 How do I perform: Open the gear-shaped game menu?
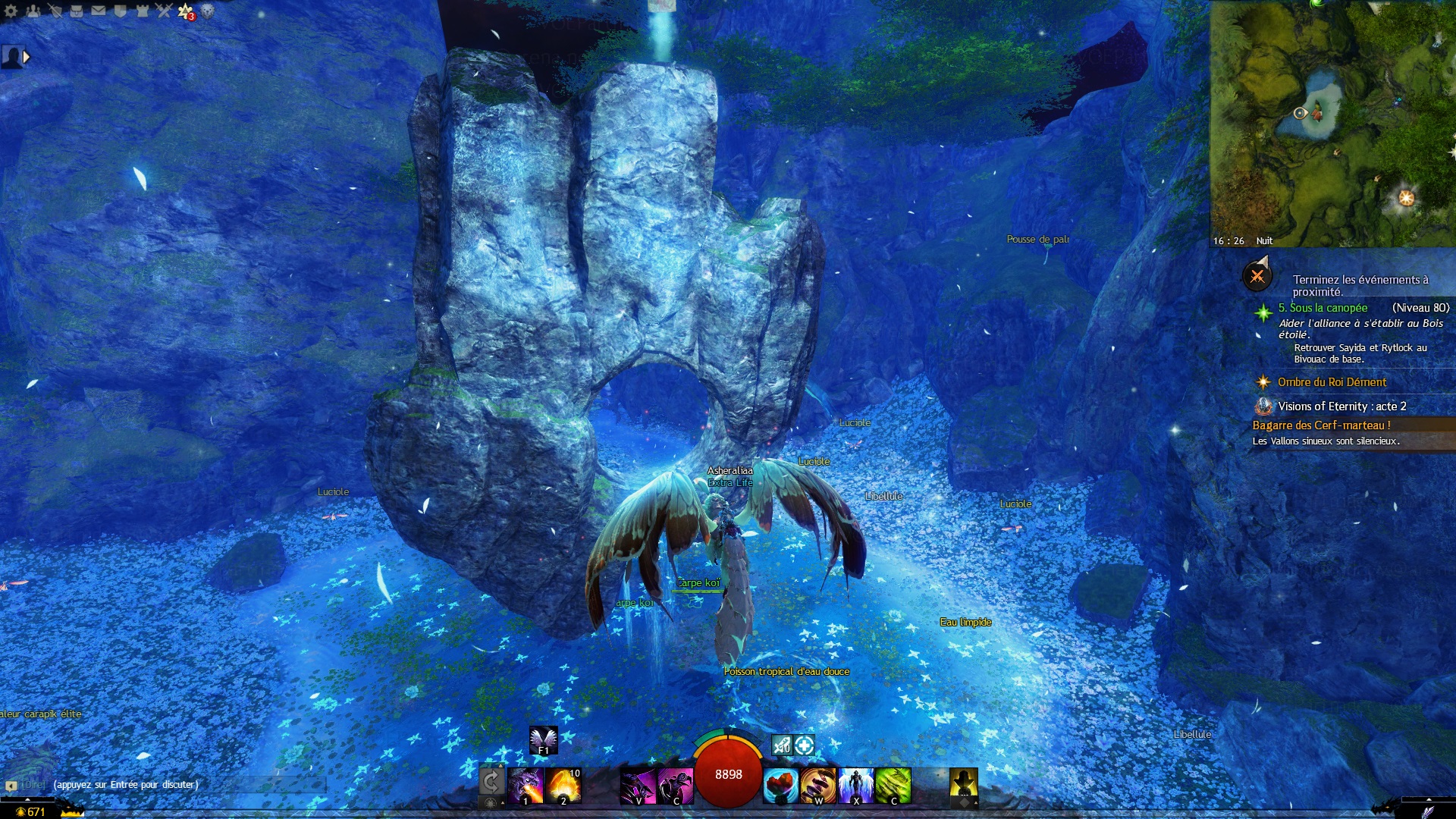click(11, 11)
